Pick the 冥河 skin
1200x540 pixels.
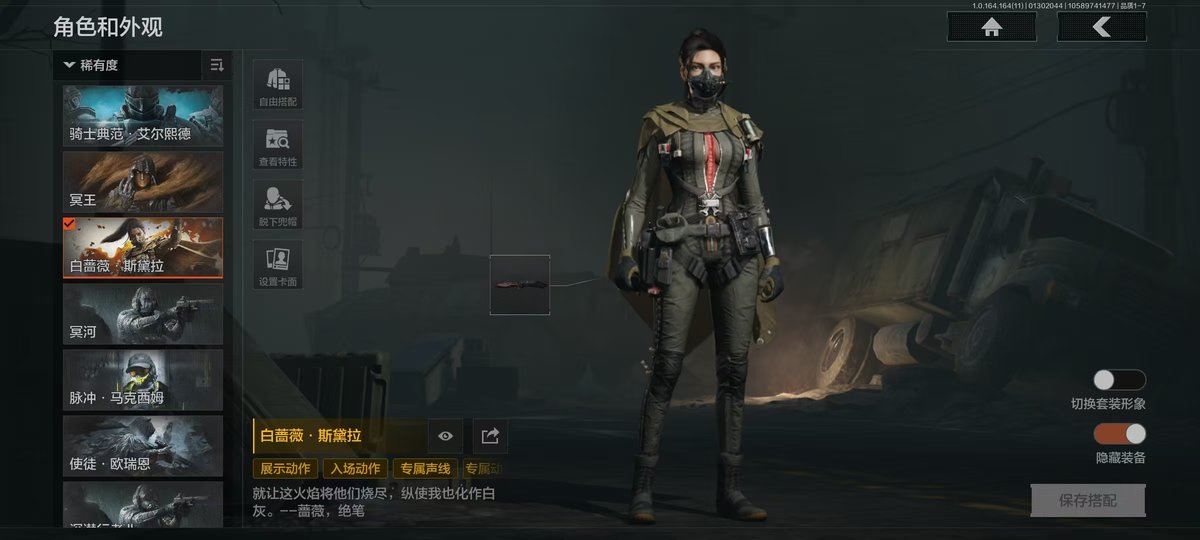143,314
